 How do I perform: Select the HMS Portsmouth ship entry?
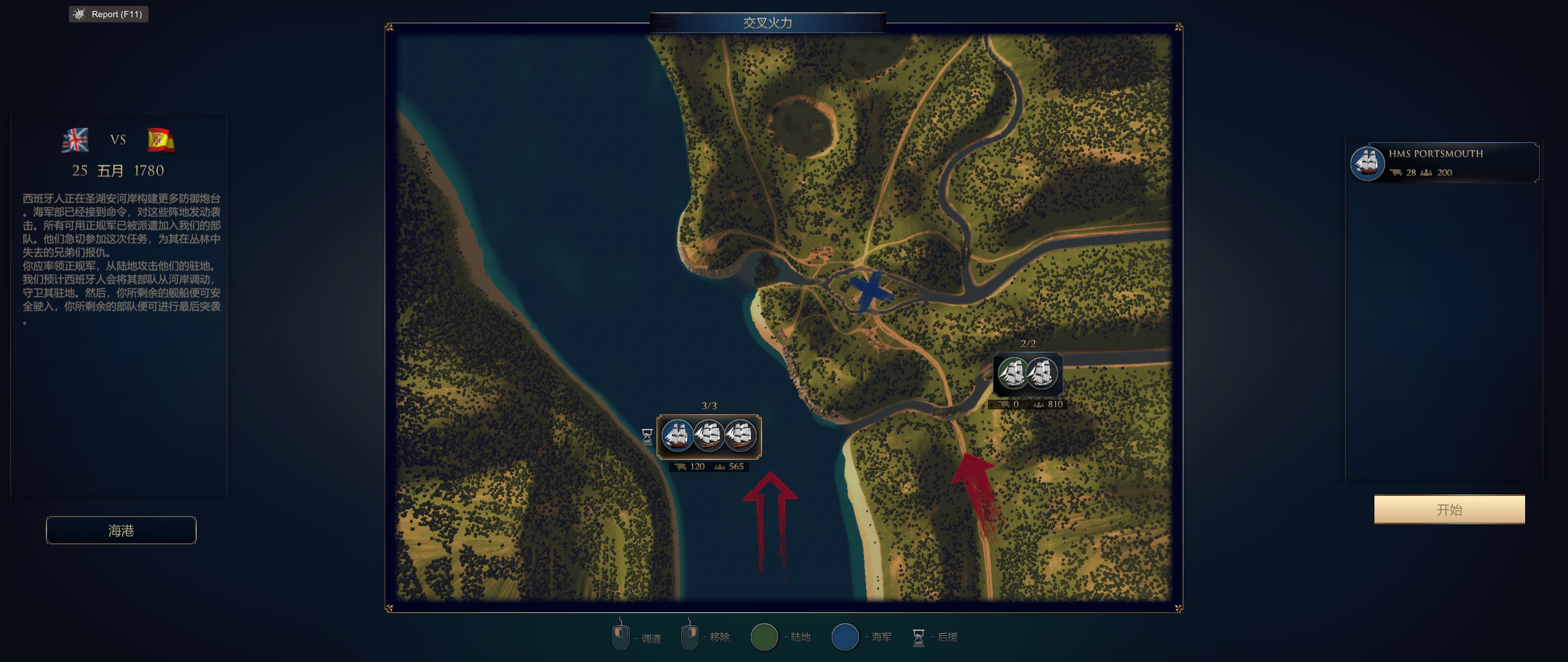pos(1444,163)
